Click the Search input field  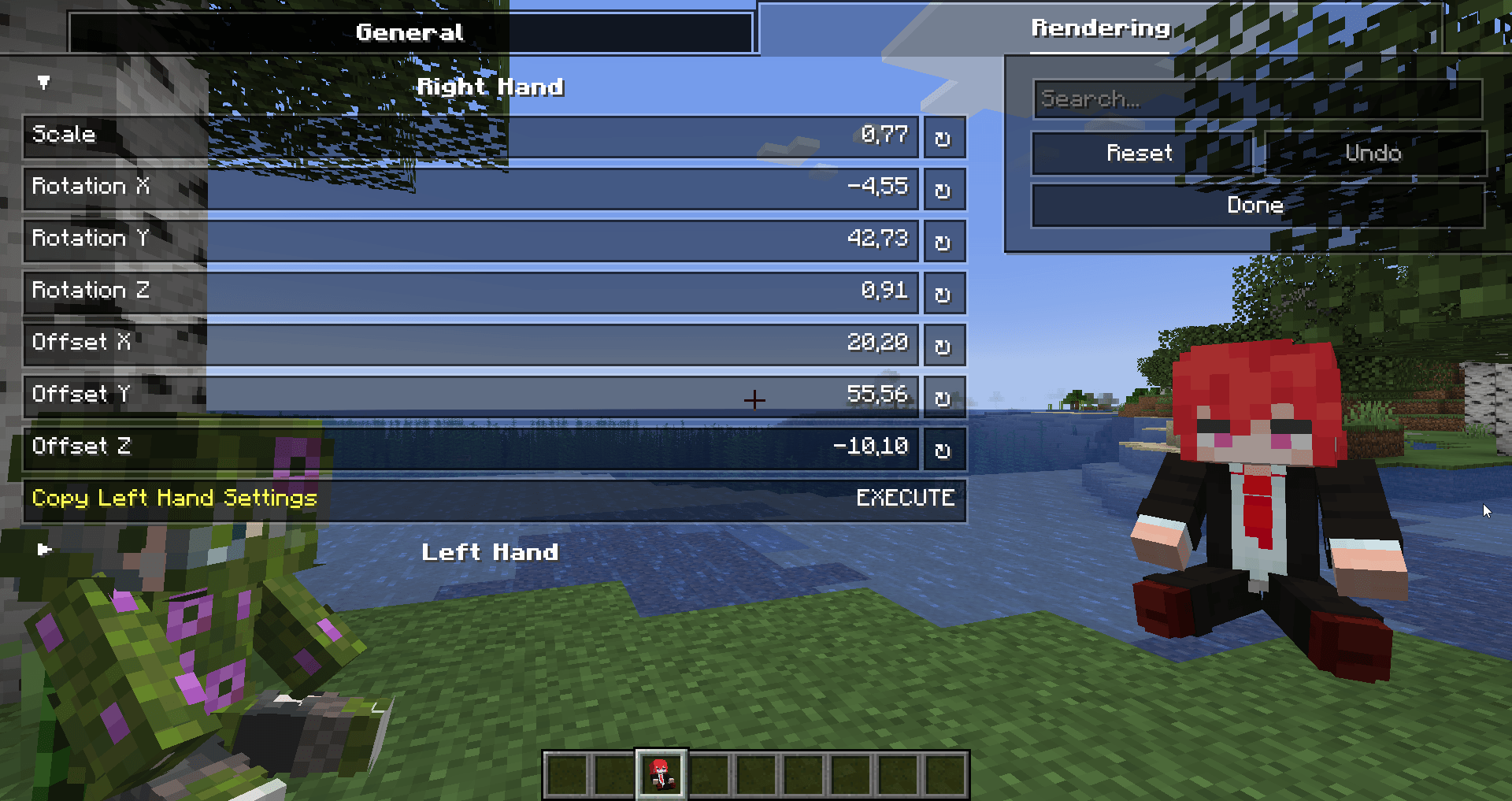click(1257, 99)
